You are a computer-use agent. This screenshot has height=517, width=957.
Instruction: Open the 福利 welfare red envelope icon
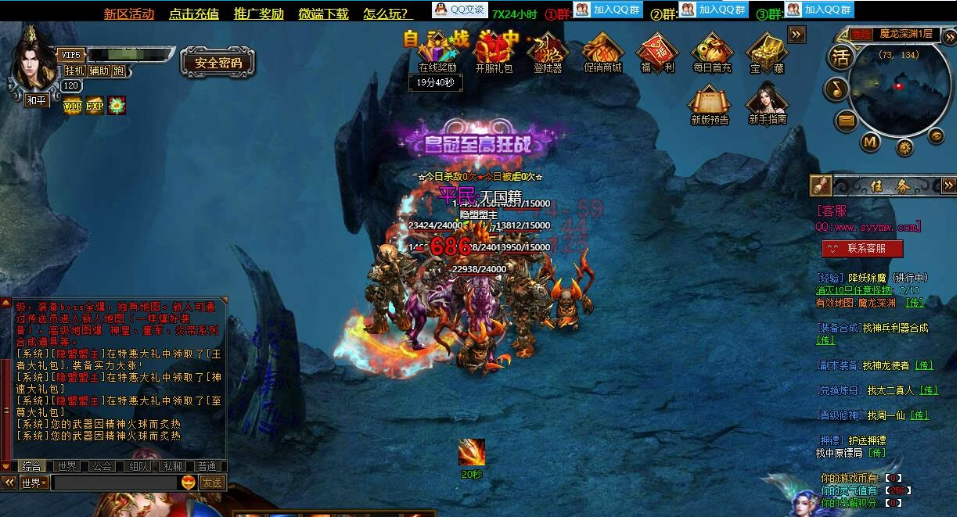pyautogui.click(x=657, y=52)
